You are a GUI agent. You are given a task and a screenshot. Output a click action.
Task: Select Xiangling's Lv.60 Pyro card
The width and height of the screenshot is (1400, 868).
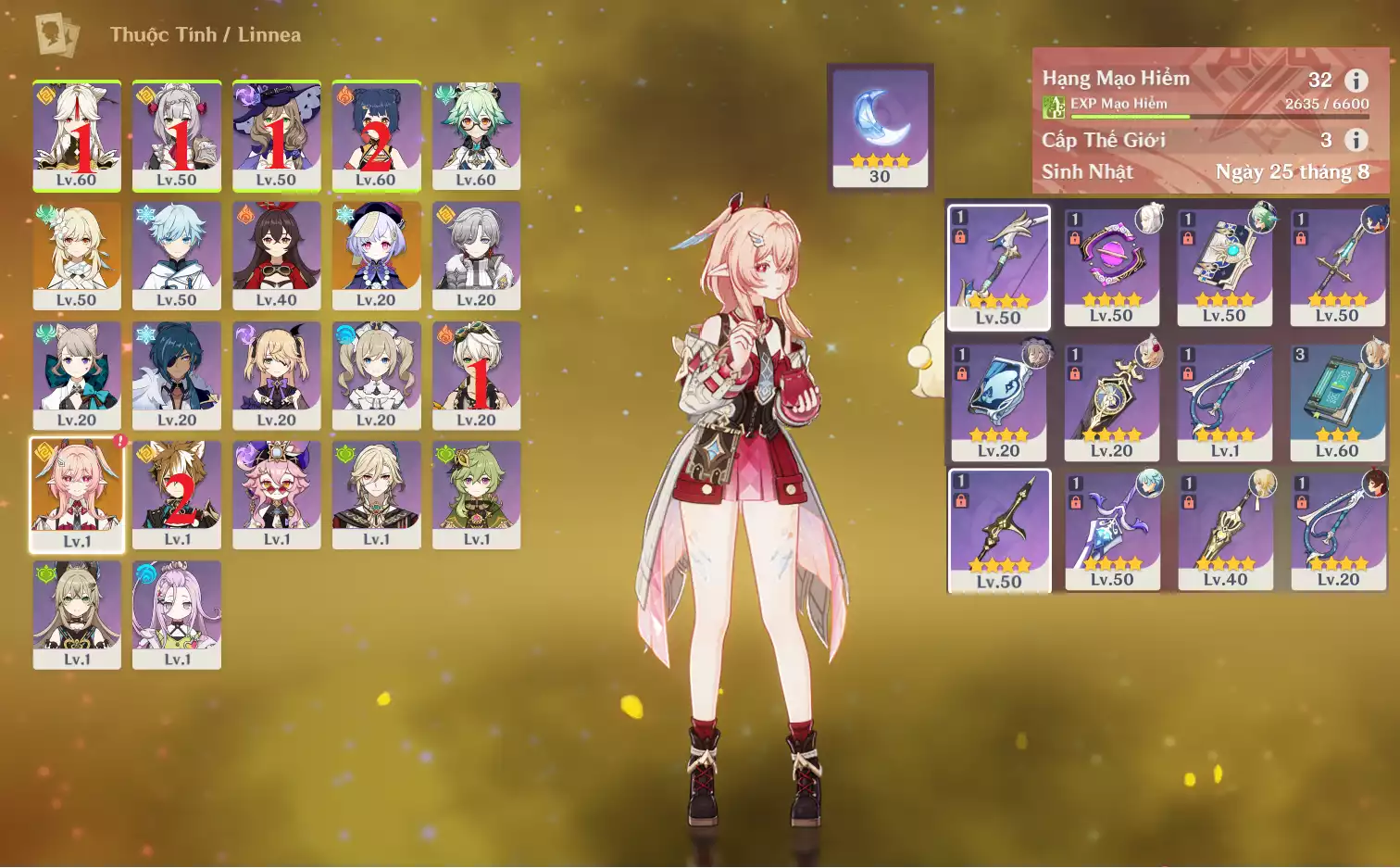tap(376, 135)
